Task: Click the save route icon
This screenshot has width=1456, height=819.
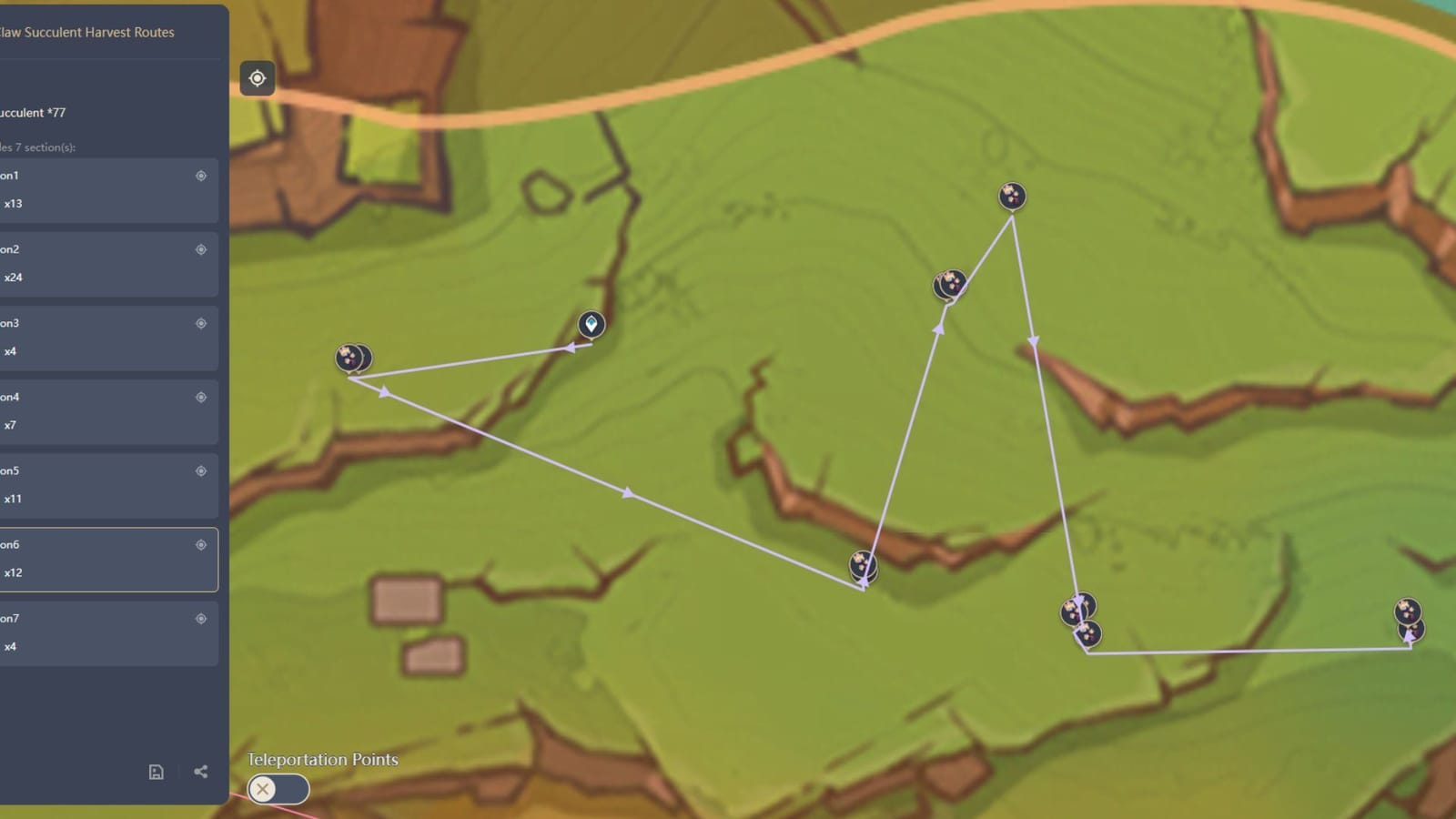Action: tap(156, 772)
